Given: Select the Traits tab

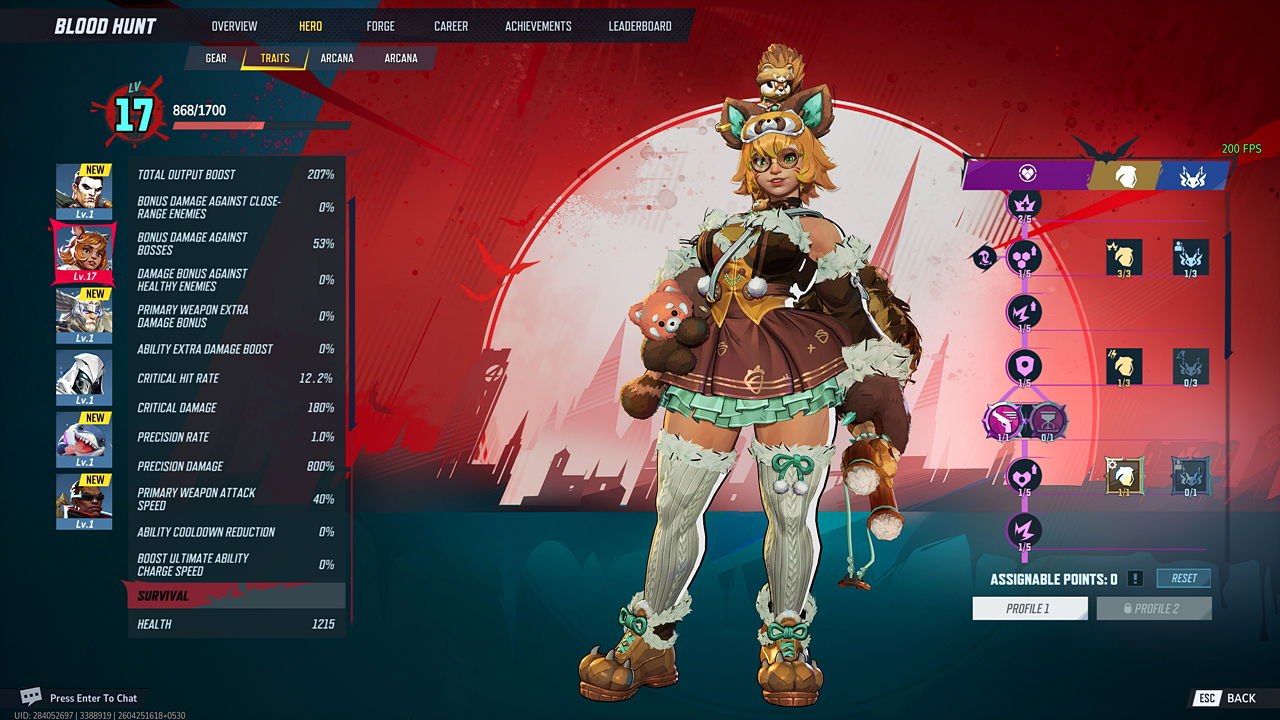Looking at the screenshot, I should 275,58.
